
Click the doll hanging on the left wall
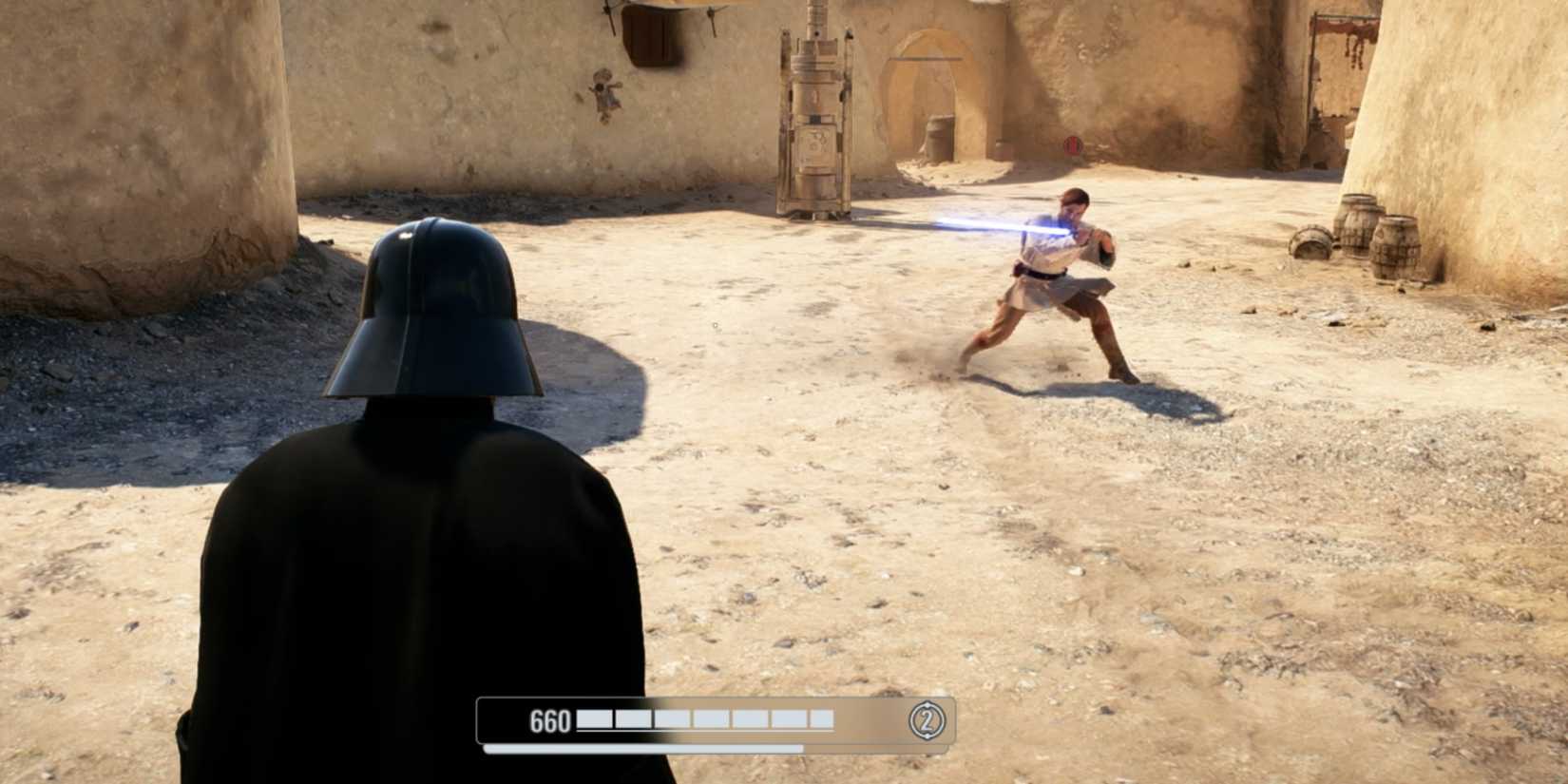pyautogui.click(x=605, y=90)
